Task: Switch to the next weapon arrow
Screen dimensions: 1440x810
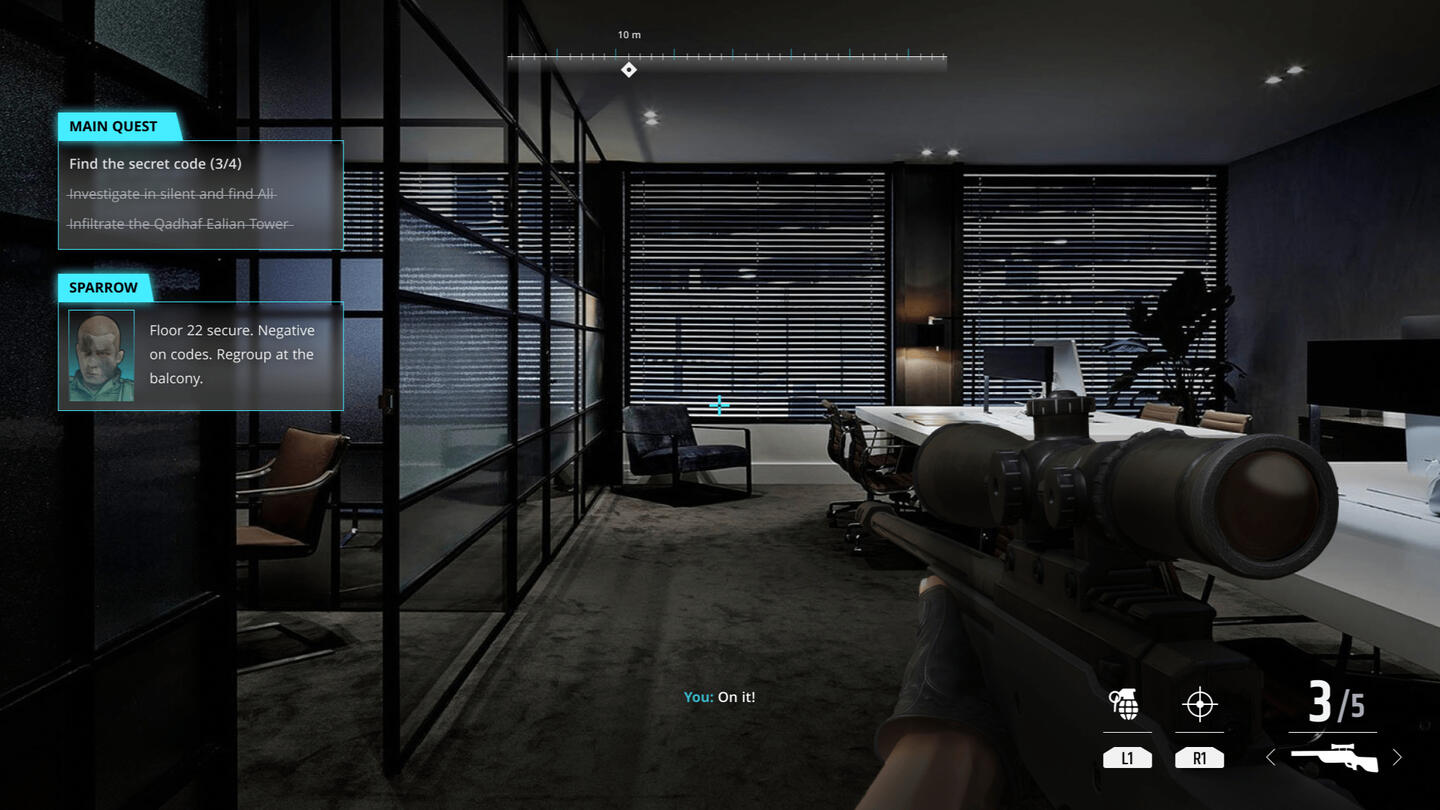Action: click(1397, 758)
